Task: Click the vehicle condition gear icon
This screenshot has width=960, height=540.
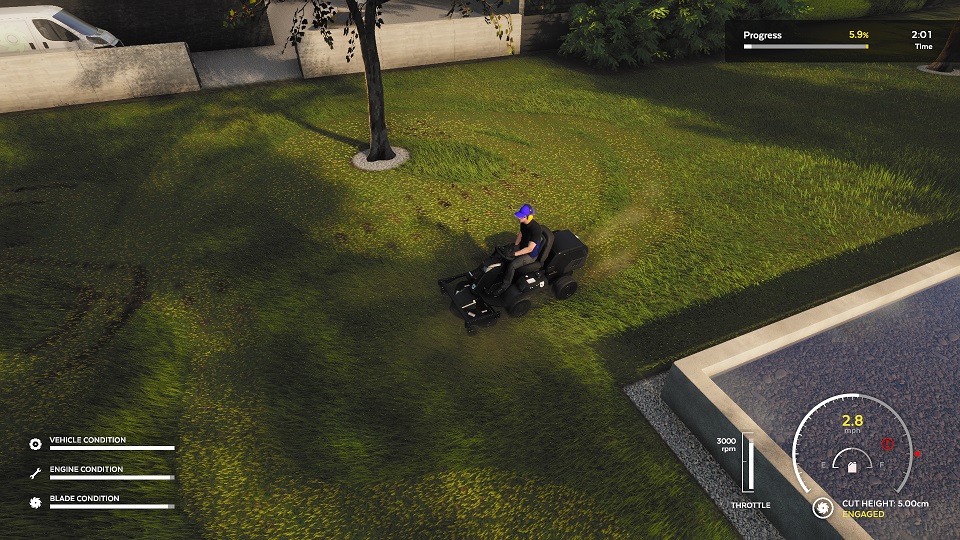Action: 36,443
